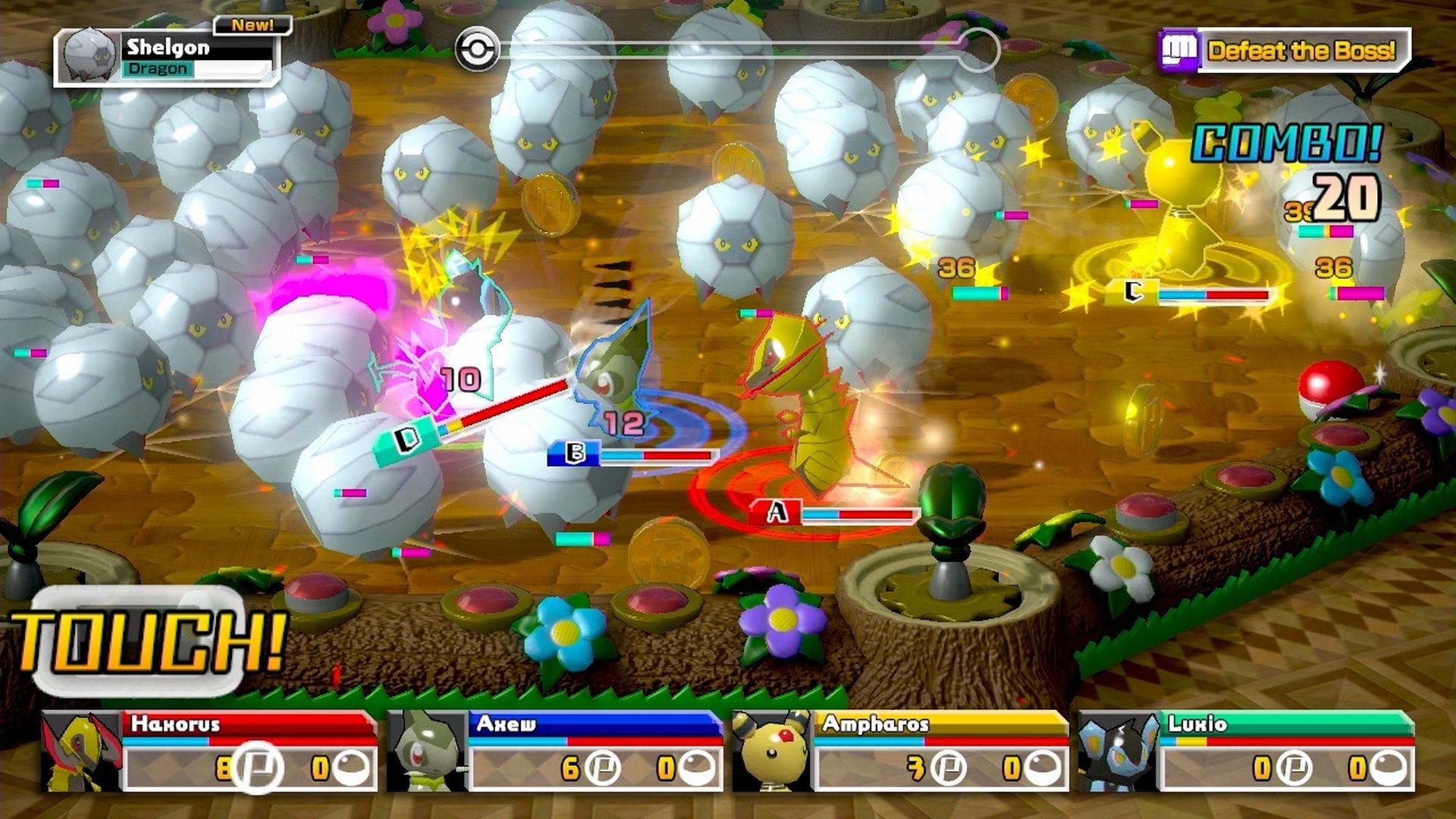Click the COMBO! counter text
The image size is (1456, 819).
[x=1285, y=140]
